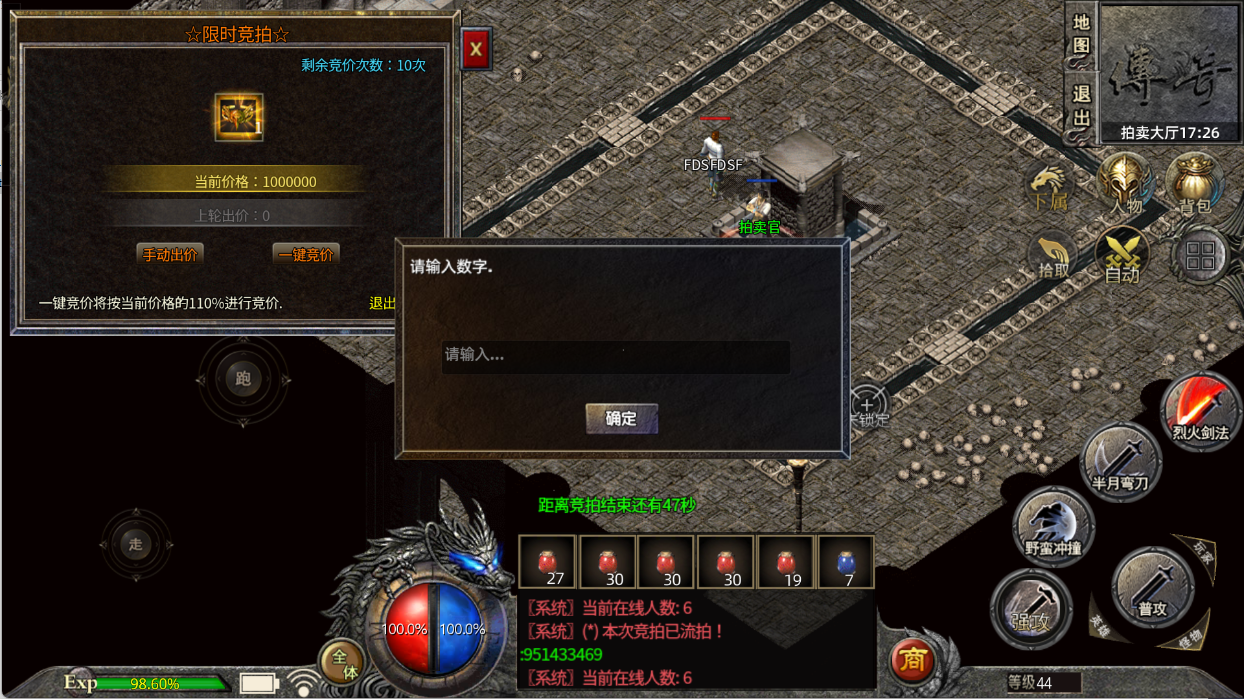Activate the 烈火剑法 skill

(1200, 412)
